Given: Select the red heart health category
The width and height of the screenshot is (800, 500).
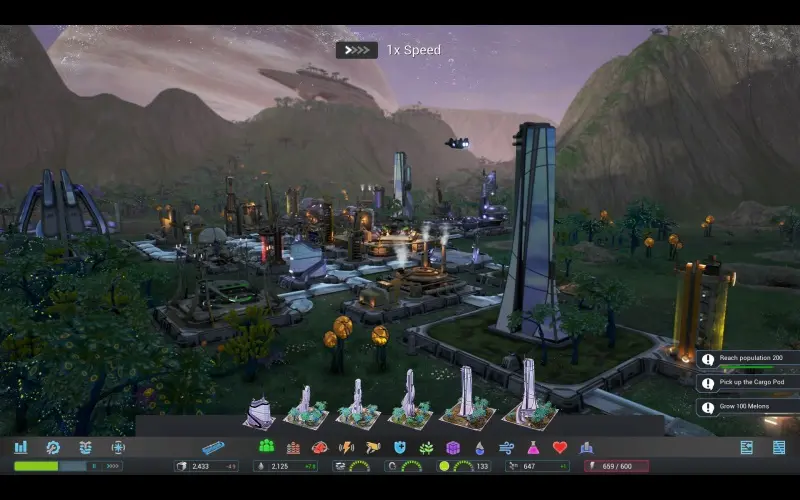Looking at the screenshot, I should [x=560, y=447].
